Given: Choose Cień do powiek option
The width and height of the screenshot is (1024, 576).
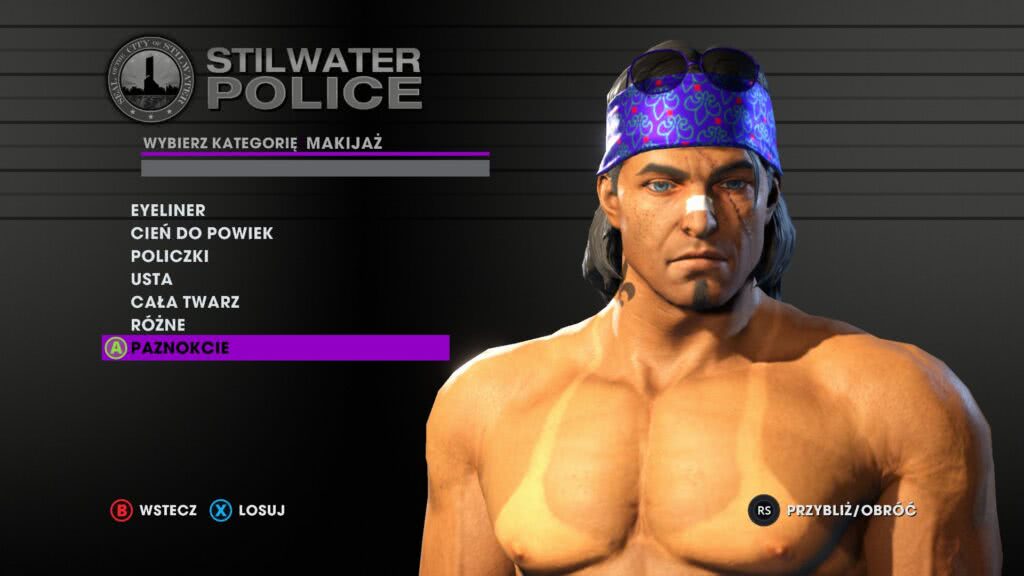Looking at the screenshot, I should click(x=202, y=233).
